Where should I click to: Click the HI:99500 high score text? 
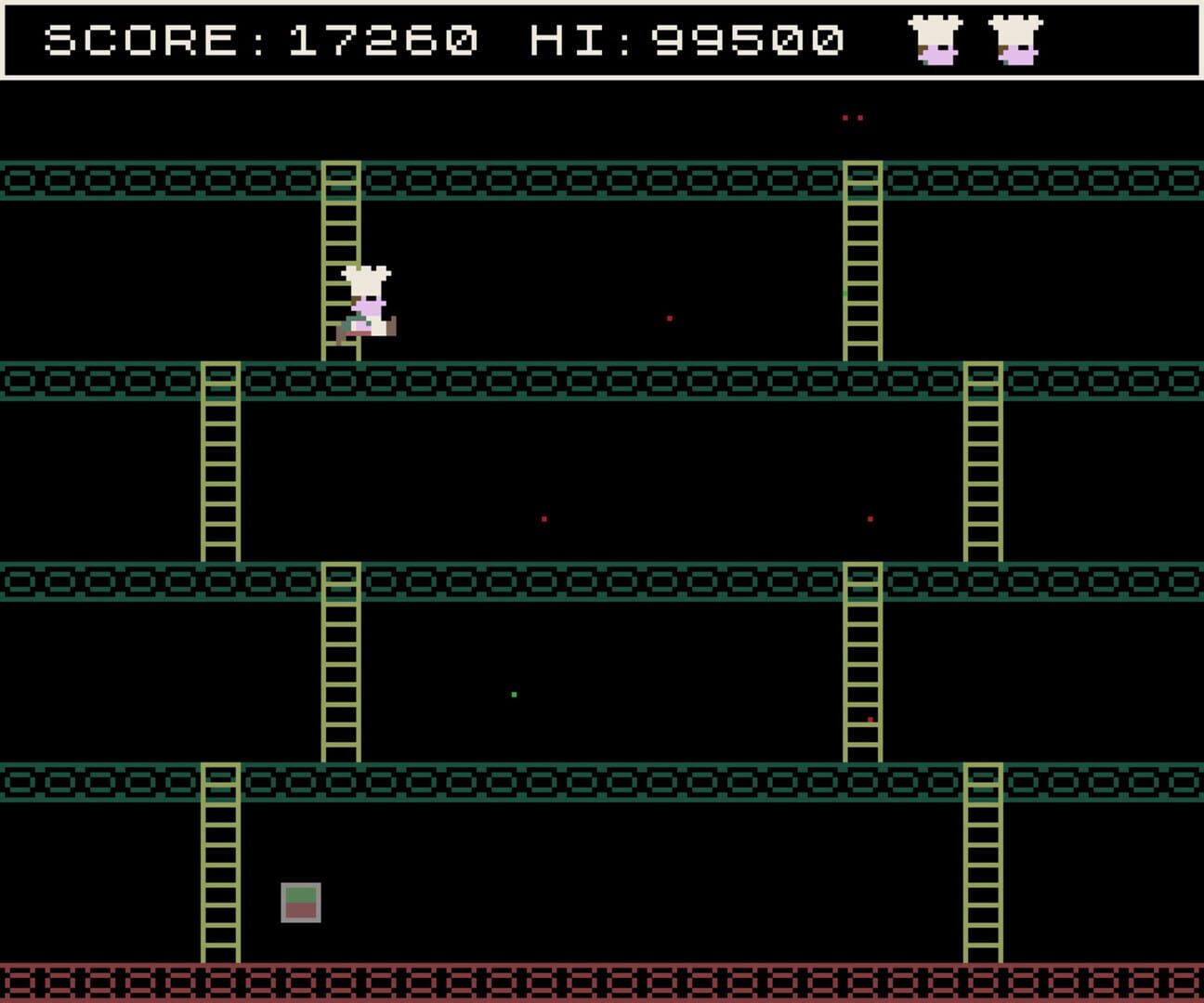tap(687, 39)
